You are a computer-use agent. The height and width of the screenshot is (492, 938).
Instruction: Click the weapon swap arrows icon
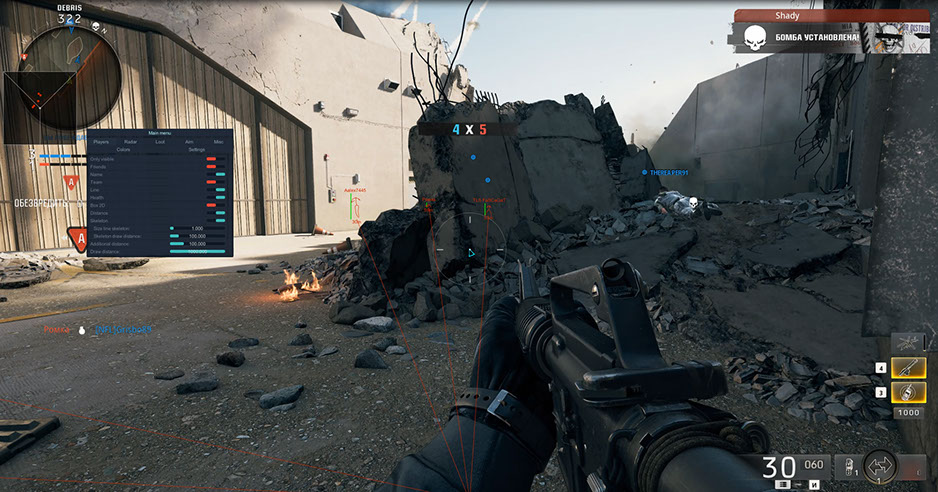pos(881,465)
